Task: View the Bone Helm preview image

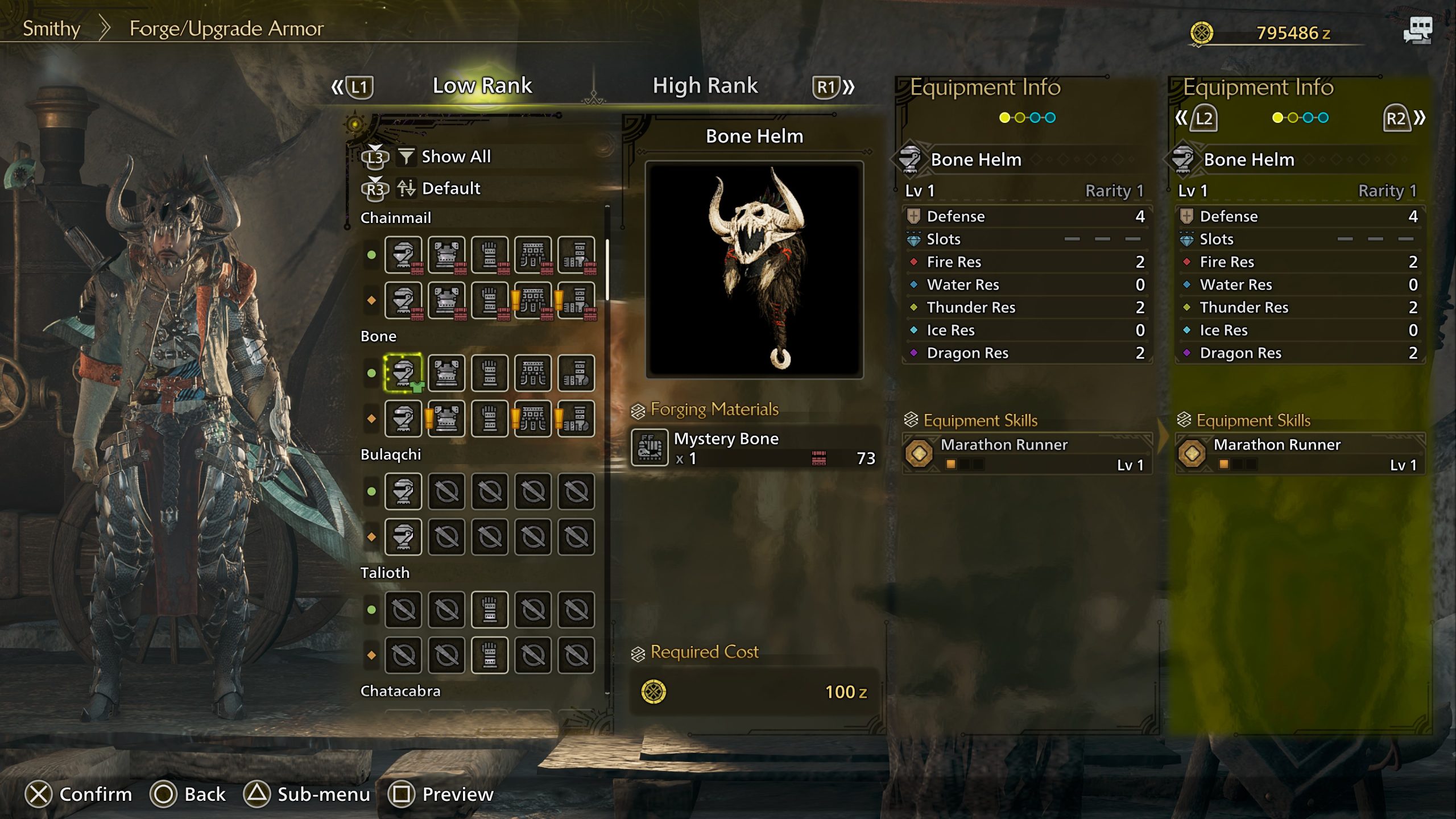Action: 754,270
